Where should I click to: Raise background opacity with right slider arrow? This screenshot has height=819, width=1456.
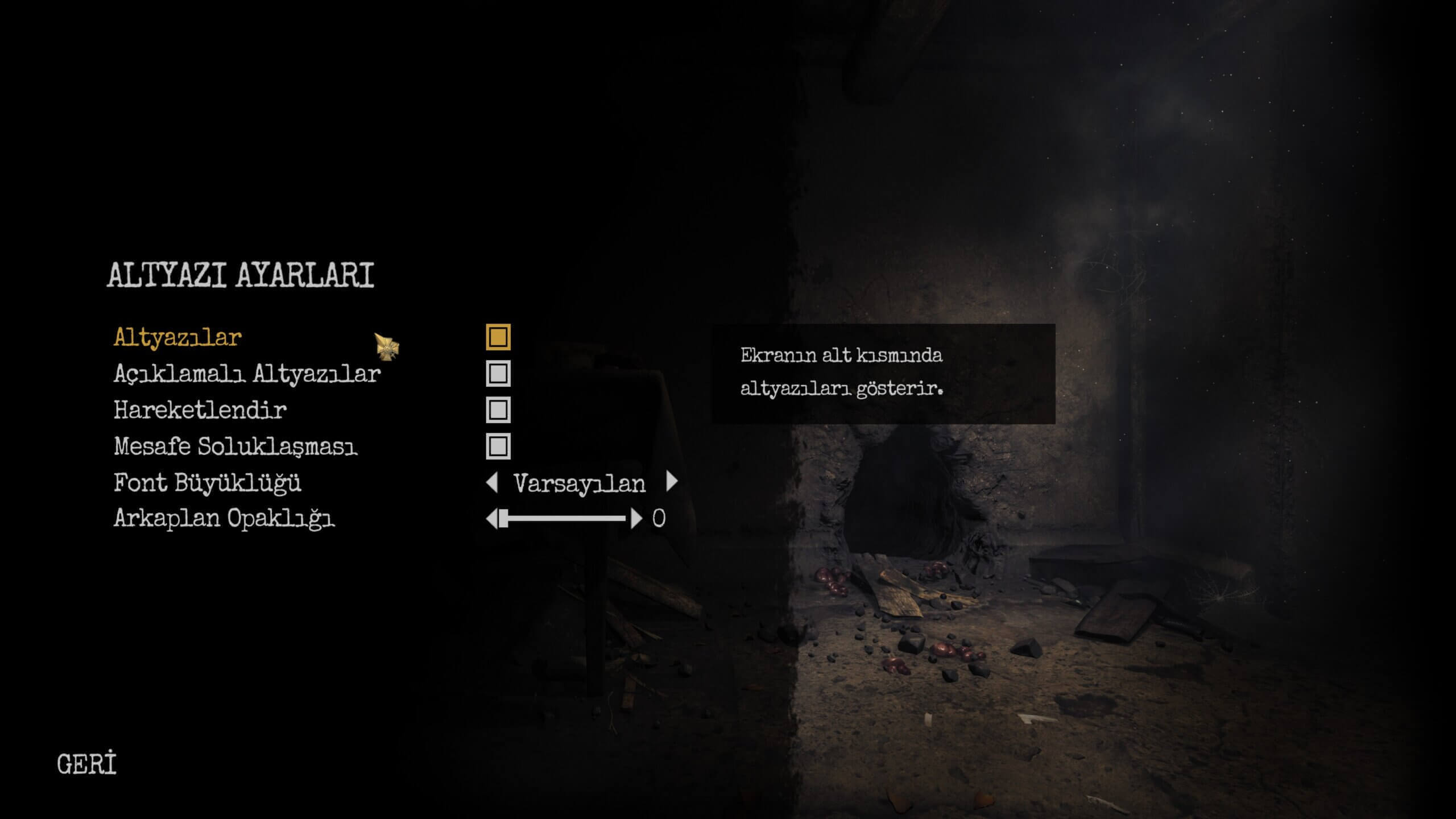tap(636, 519)
